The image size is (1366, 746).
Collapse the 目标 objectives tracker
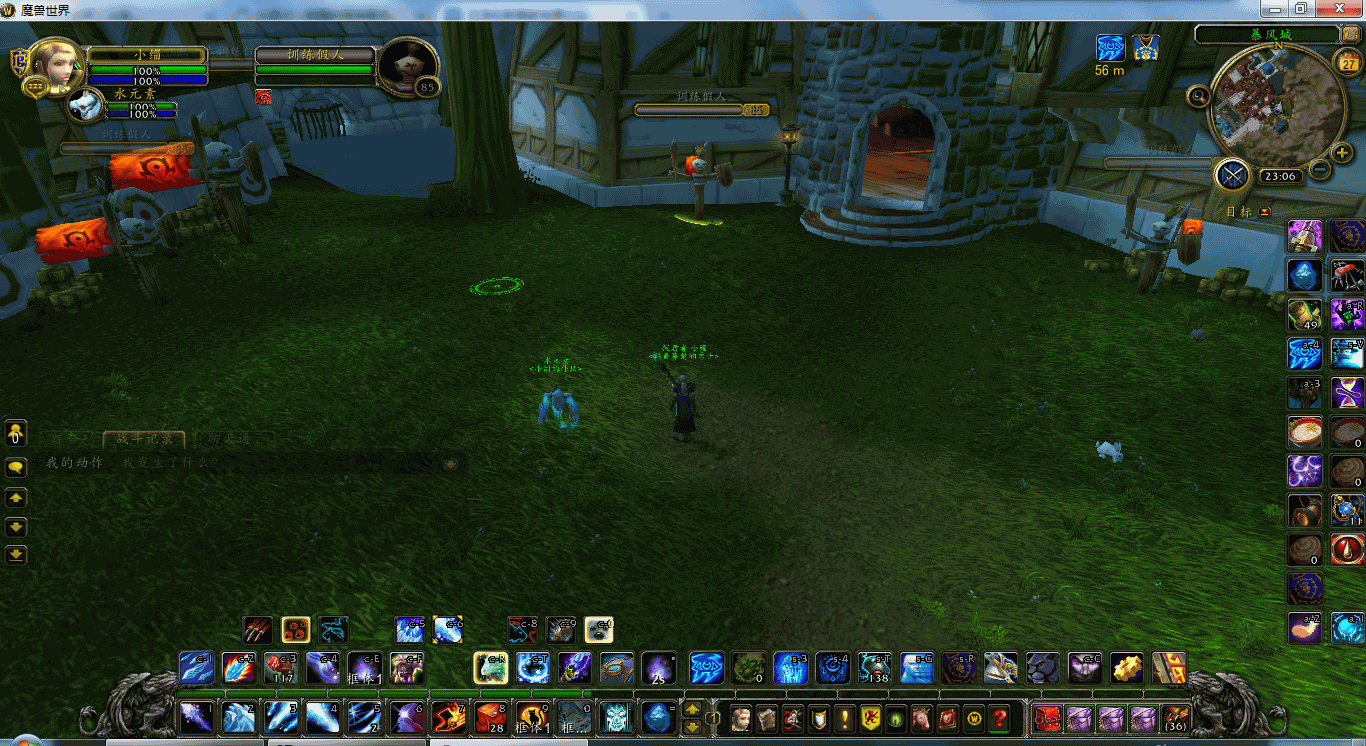tap(1265, 212)
